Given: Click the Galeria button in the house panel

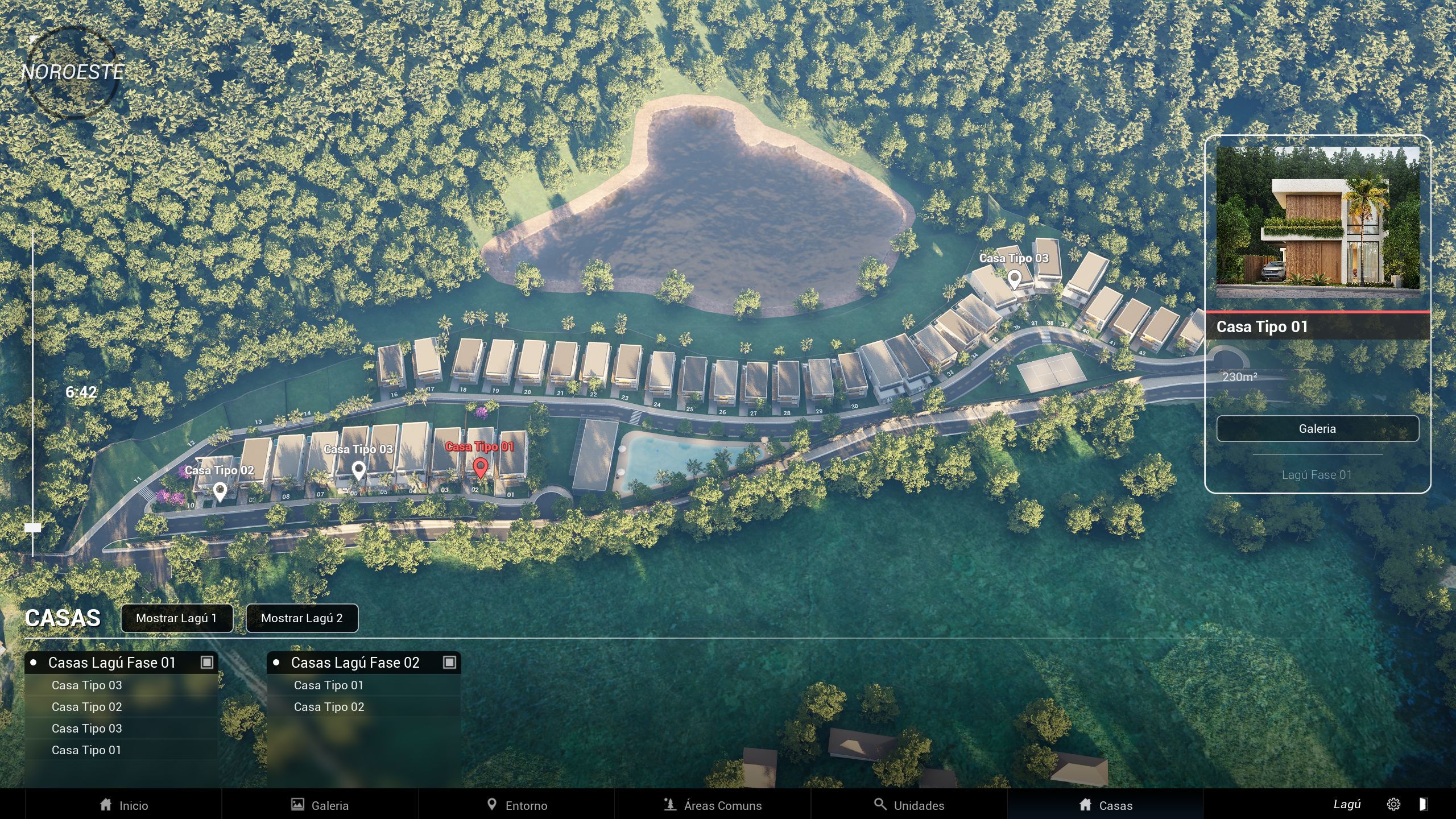Looking at the screenshot, I should (x=1317, y=428).
